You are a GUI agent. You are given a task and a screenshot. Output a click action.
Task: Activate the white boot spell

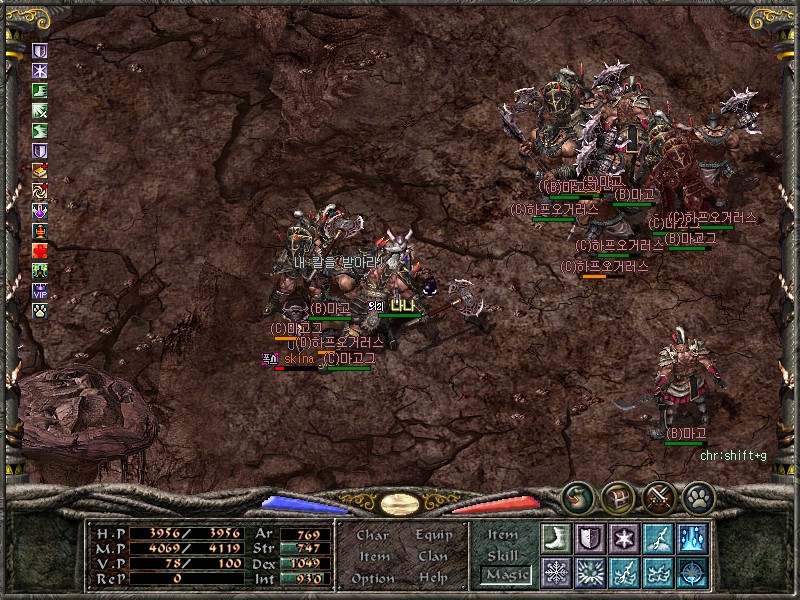555,538
